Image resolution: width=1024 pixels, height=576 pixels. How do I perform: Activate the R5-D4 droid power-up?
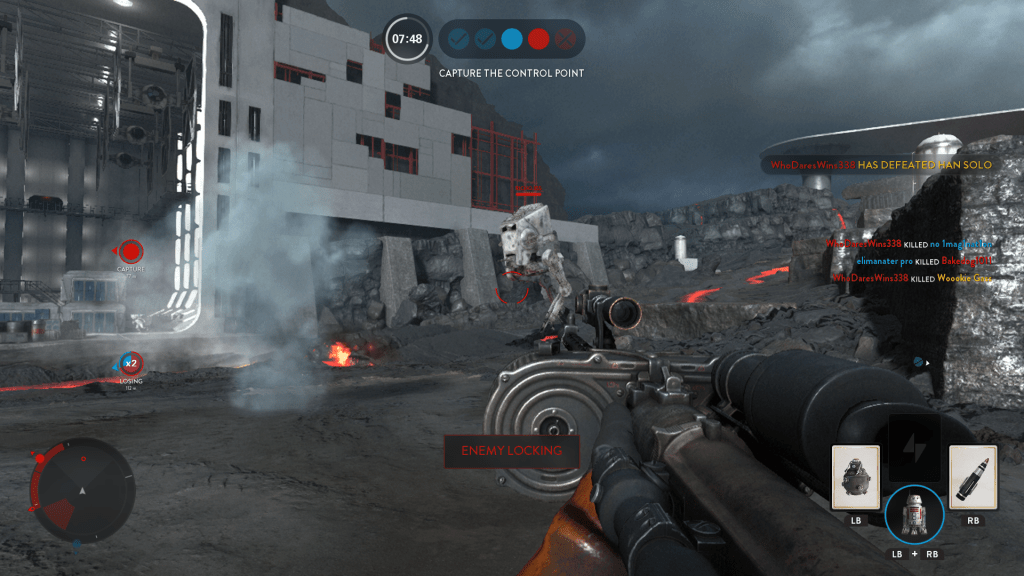(913, 515)
